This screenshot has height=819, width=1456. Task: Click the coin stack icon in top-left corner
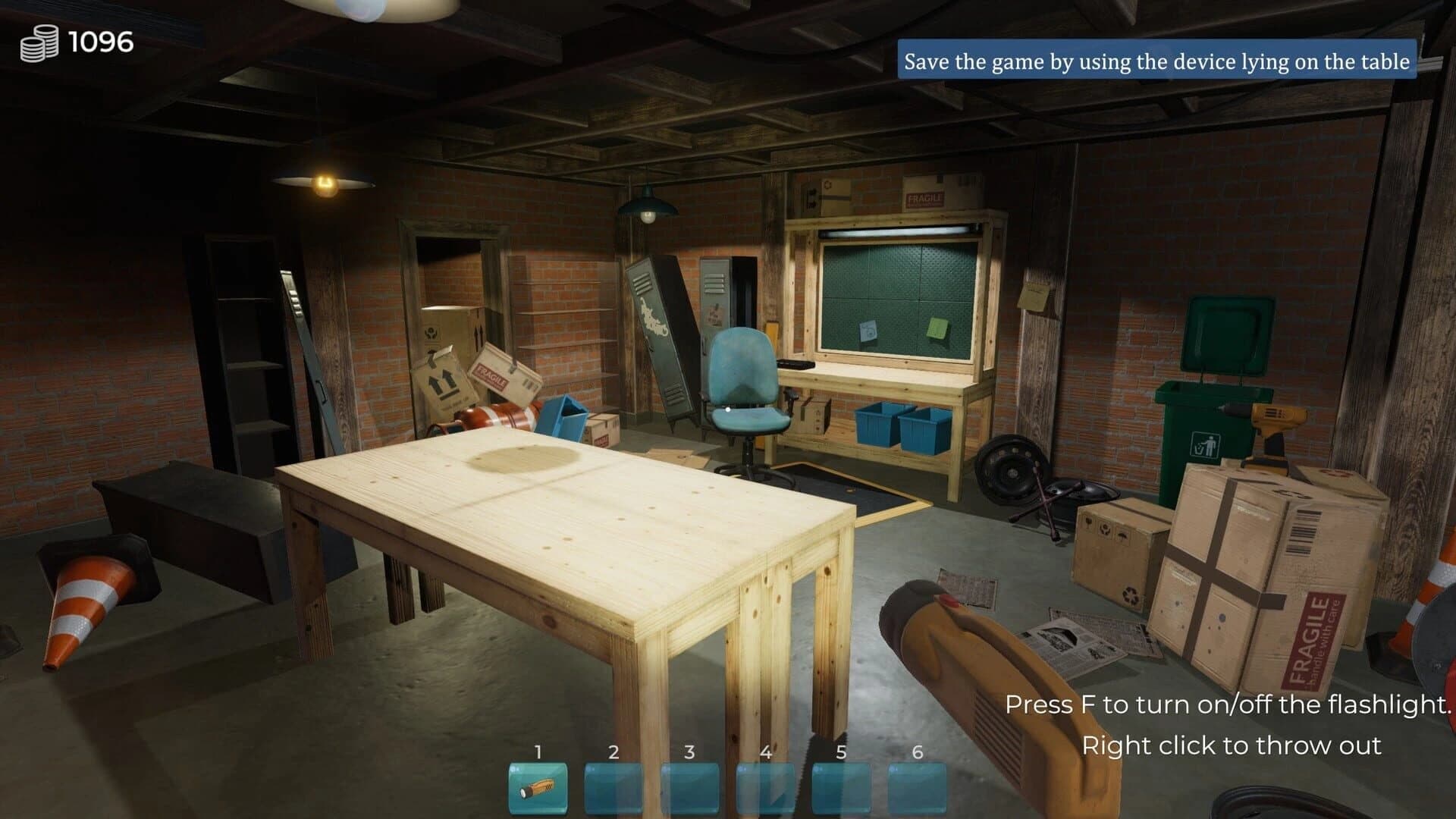[x=42, y=42]
